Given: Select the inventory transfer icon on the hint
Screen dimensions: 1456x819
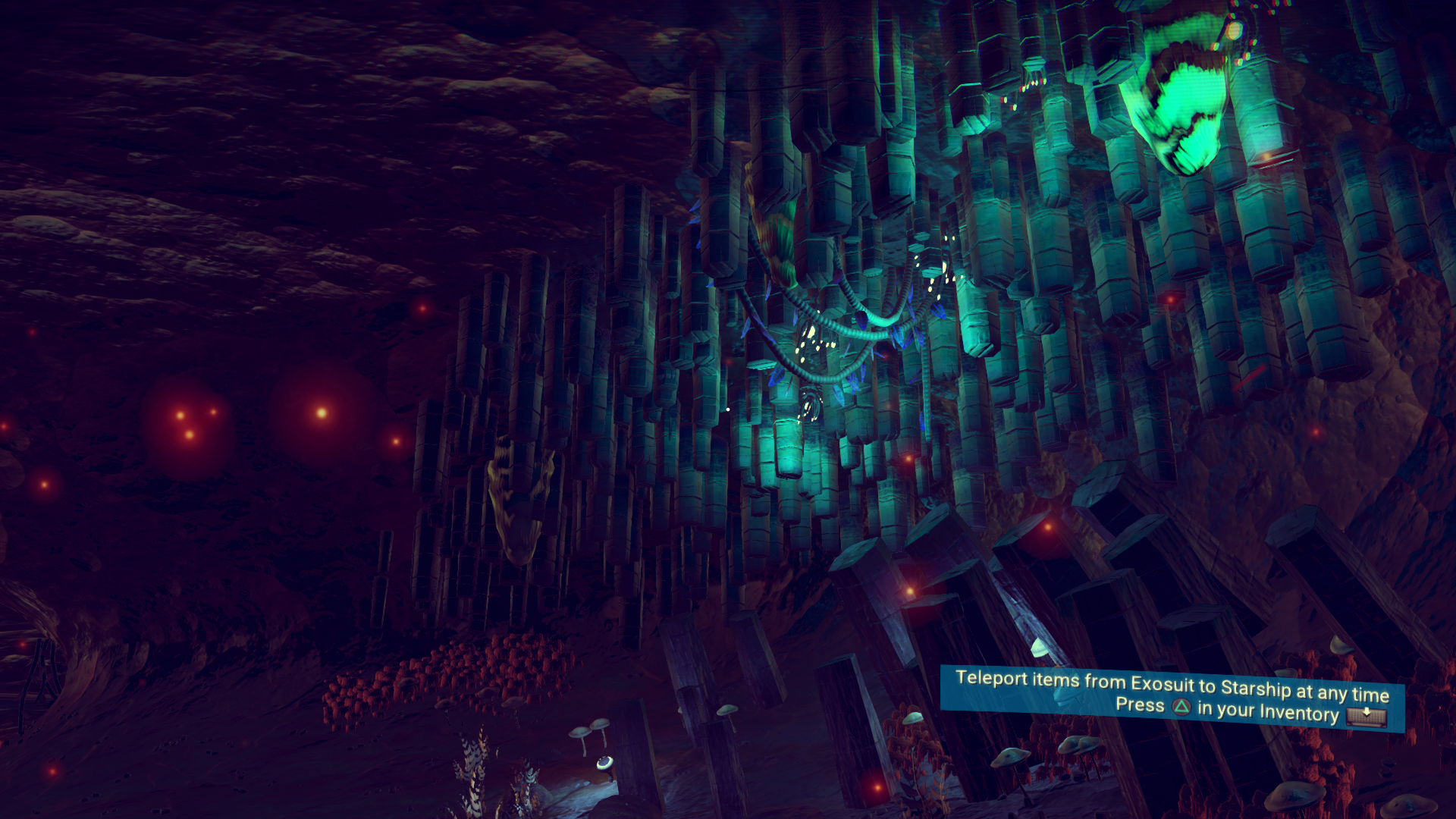Looking at the screenshot, I should pos(1367,715).
